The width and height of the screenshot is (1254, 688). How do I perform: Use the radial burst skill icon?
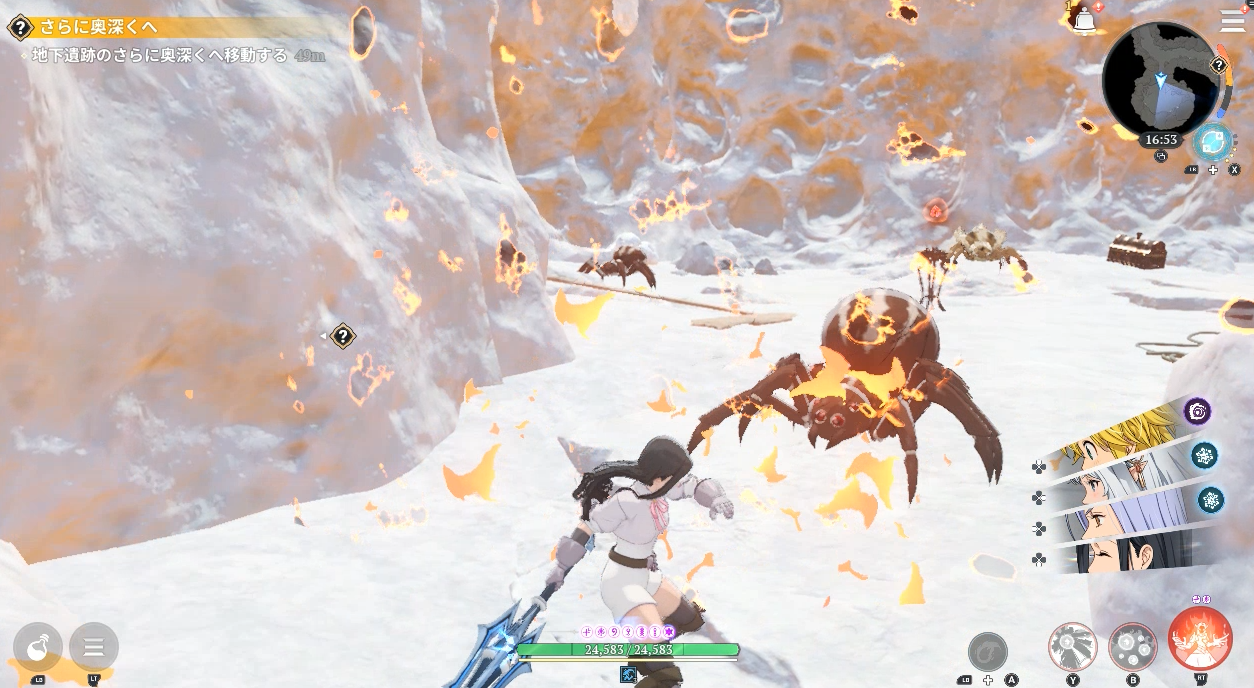1073,646
